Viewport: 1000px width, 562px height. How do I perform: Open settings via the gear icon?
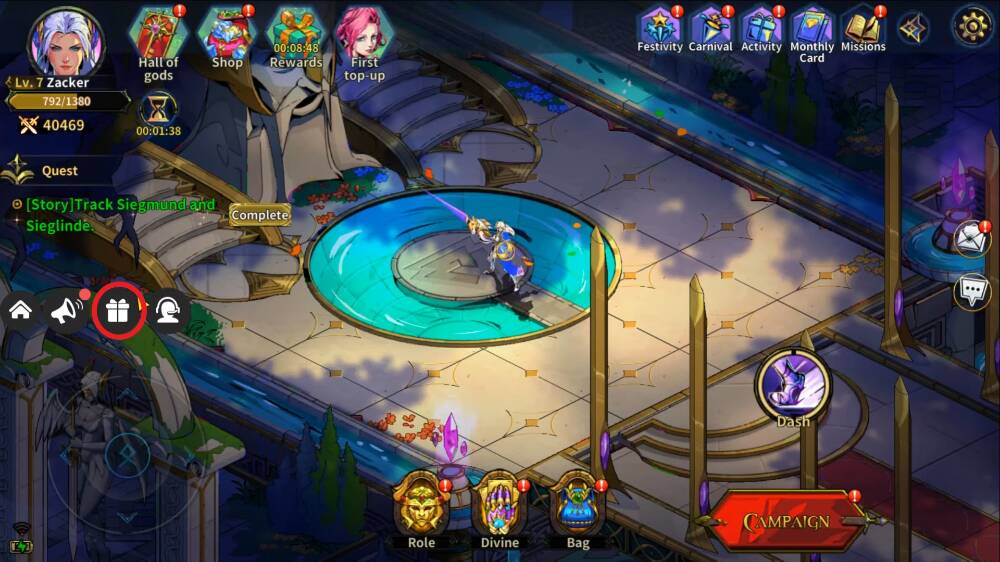point(970,26)
